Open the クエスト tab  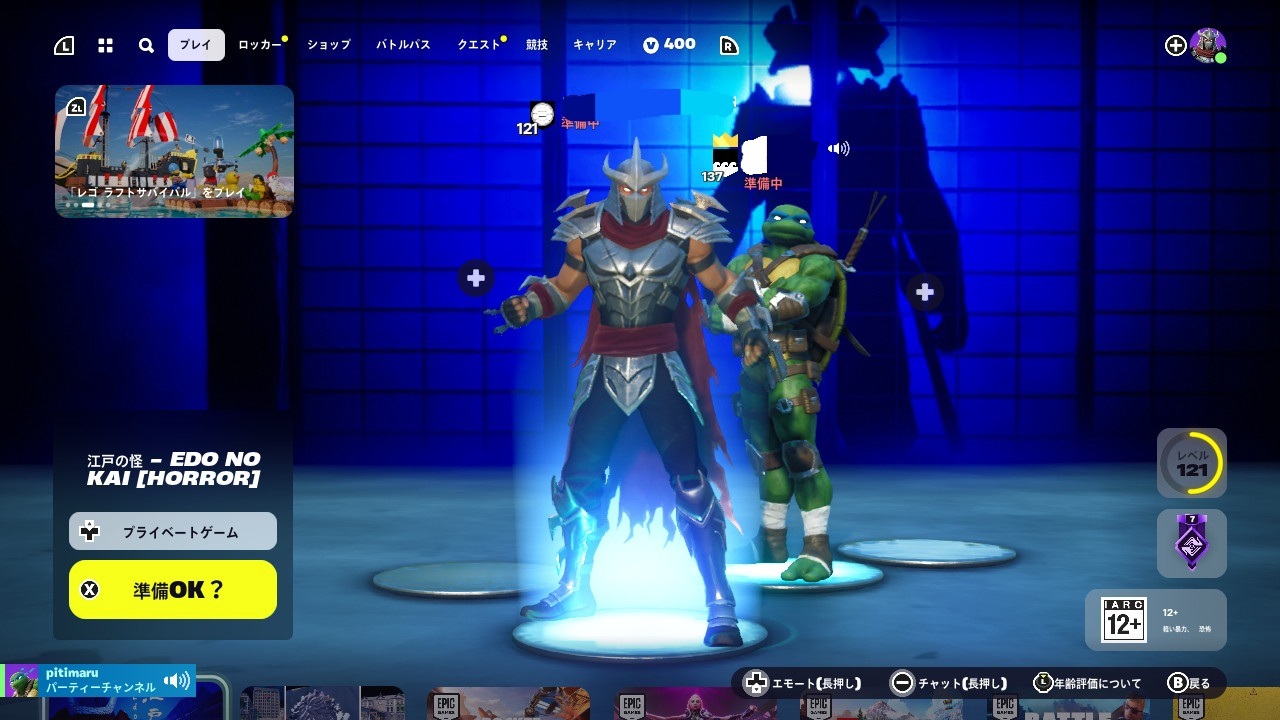[478, 45]
